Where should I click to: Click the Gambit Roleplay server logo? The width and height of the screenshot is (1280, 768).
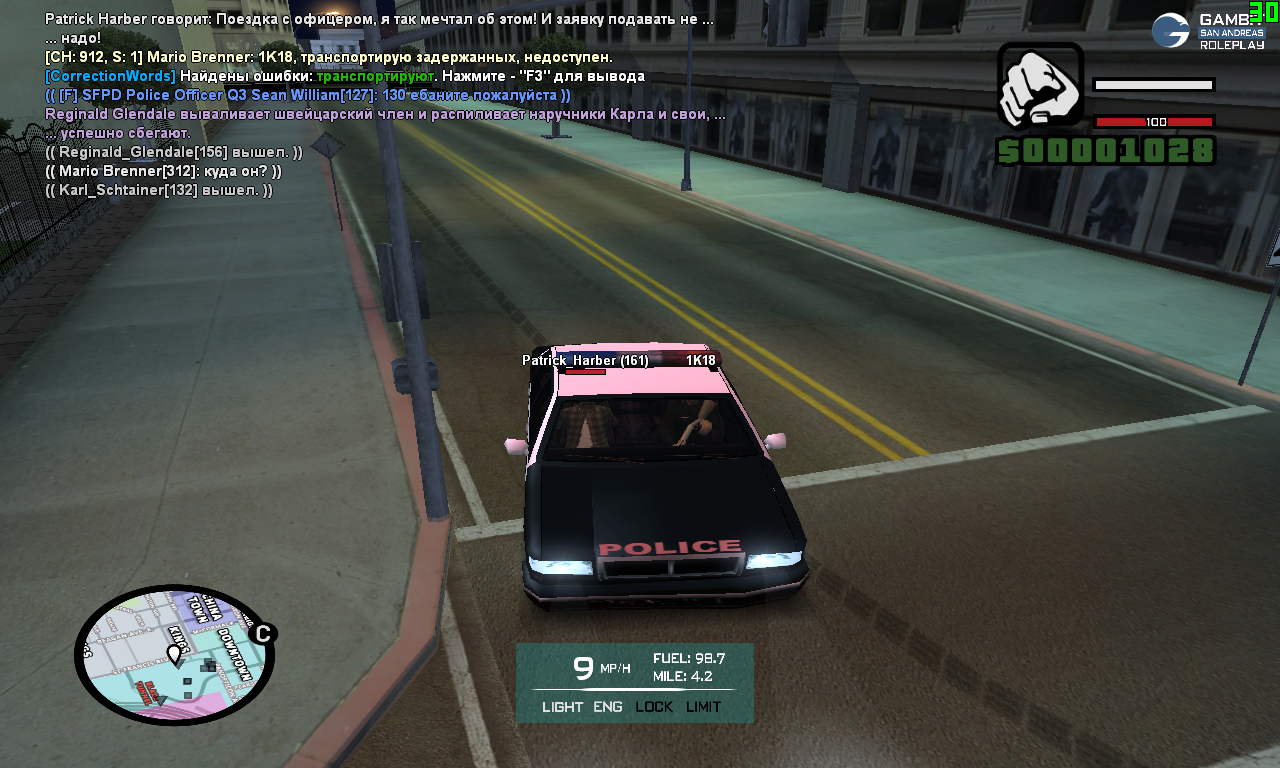pyautogui.click(x=1208, y=31)
